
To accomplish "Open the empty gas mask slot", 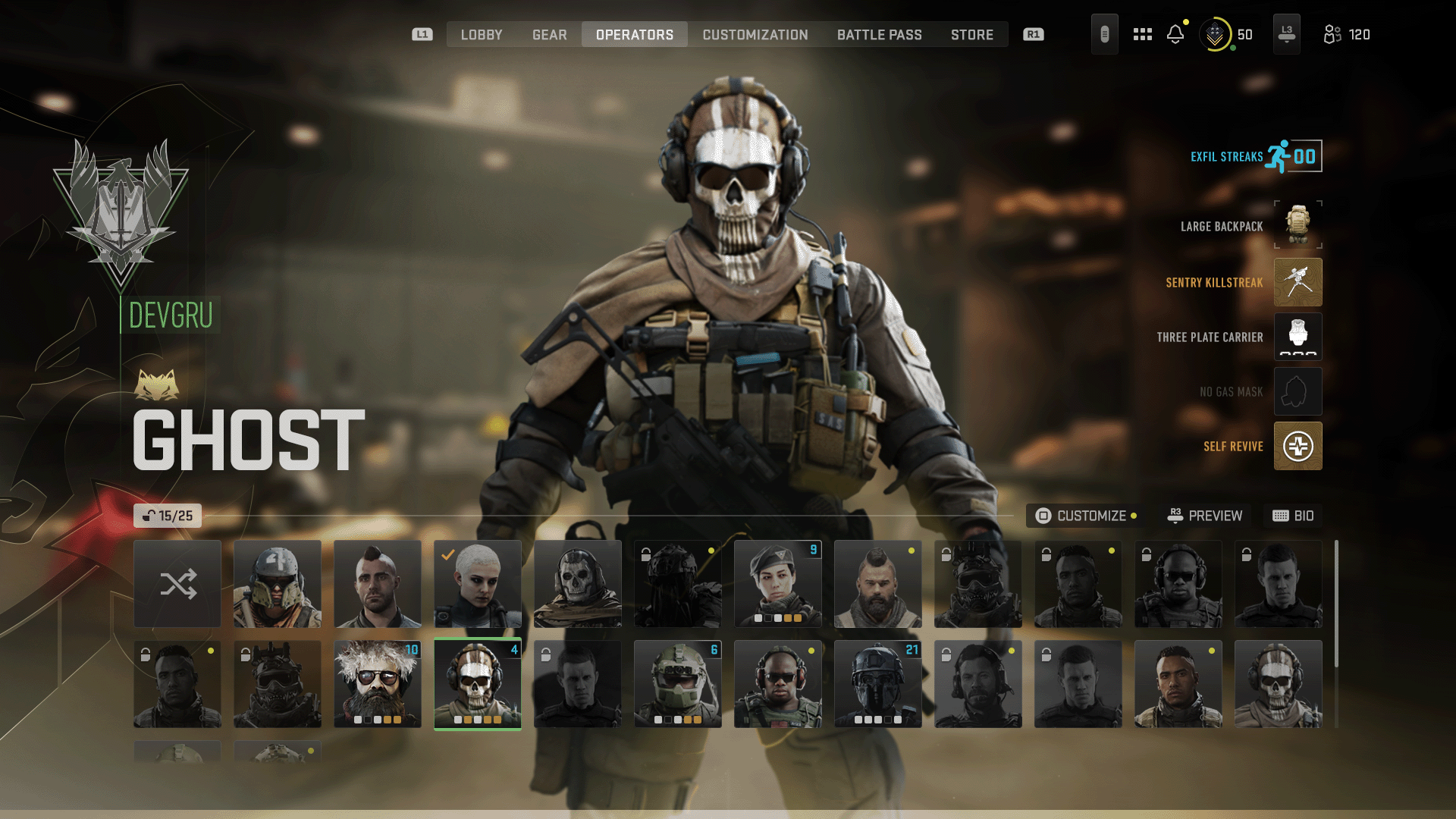I will [1298, 391].
